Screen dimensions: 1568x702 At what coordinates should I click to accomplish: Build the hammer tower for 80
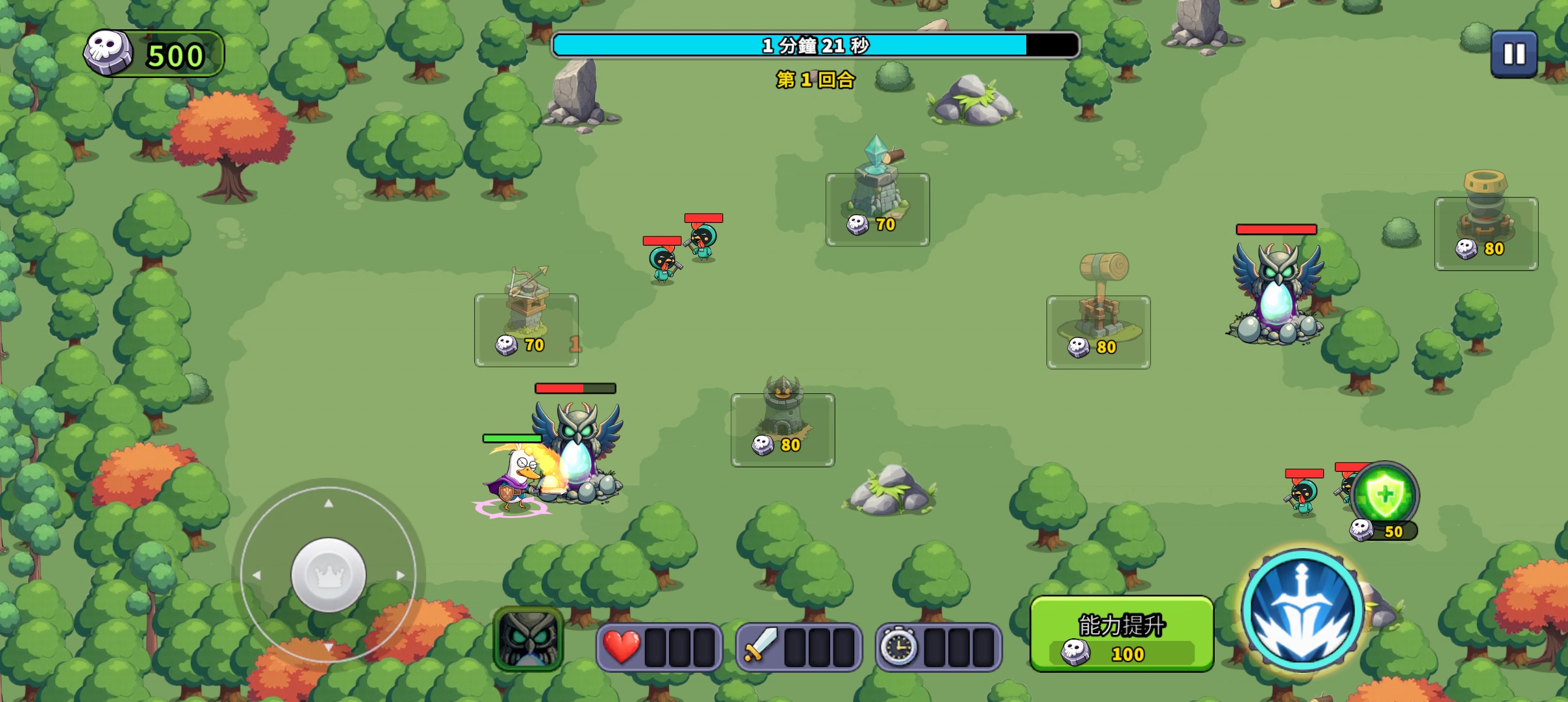[1098, 331]
